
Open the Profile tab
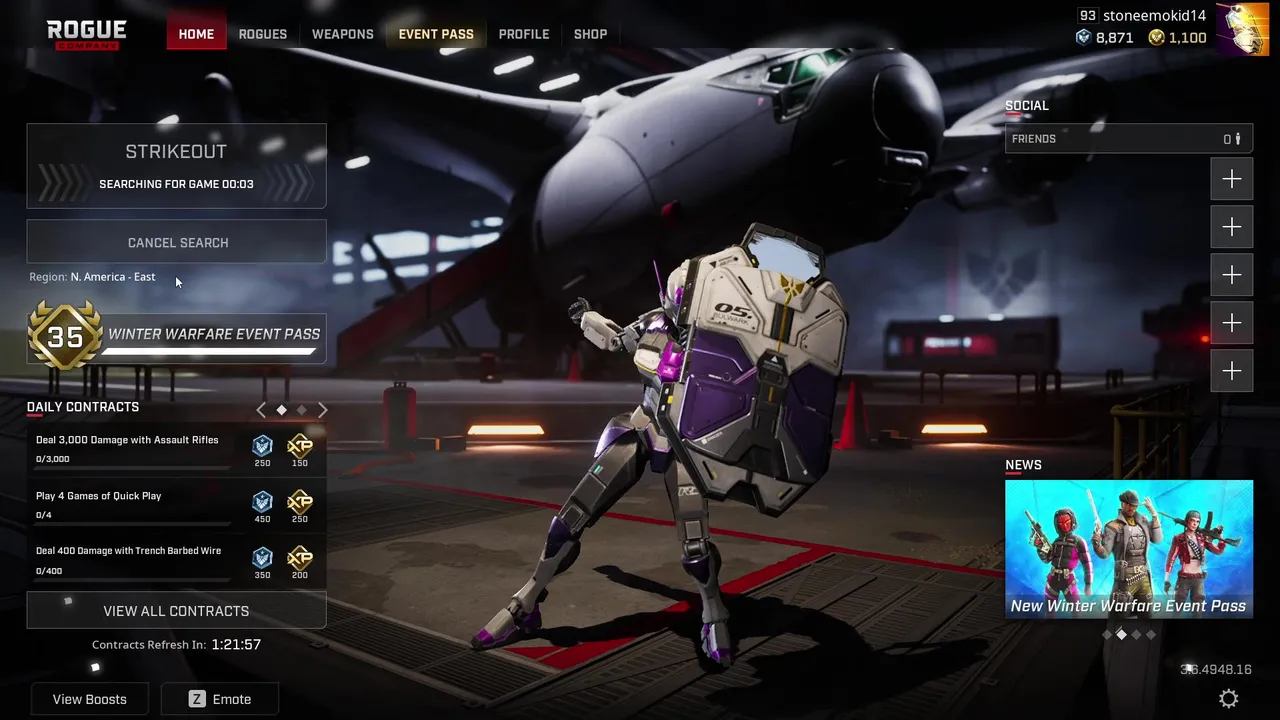pyautogui.click(x=524, y=34)
